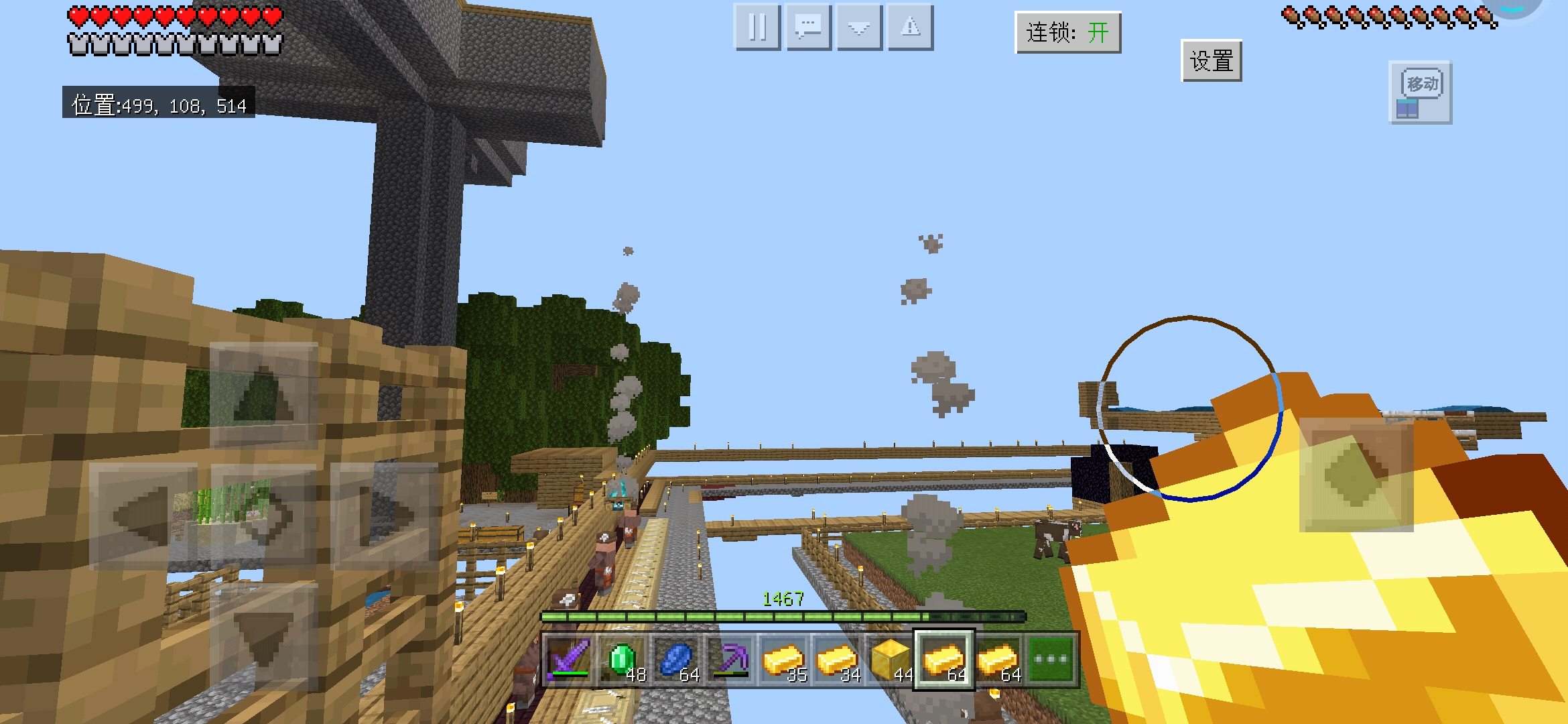Select the gold ingot stack of 34

coord(837,660)
